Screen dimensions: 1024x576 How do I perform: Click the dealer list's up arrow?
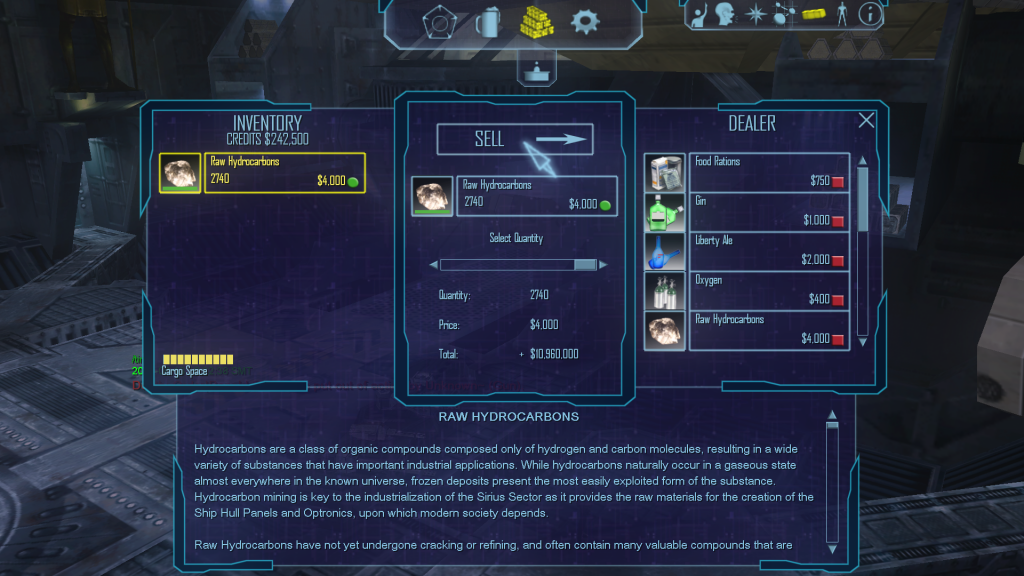pos(862,160)
